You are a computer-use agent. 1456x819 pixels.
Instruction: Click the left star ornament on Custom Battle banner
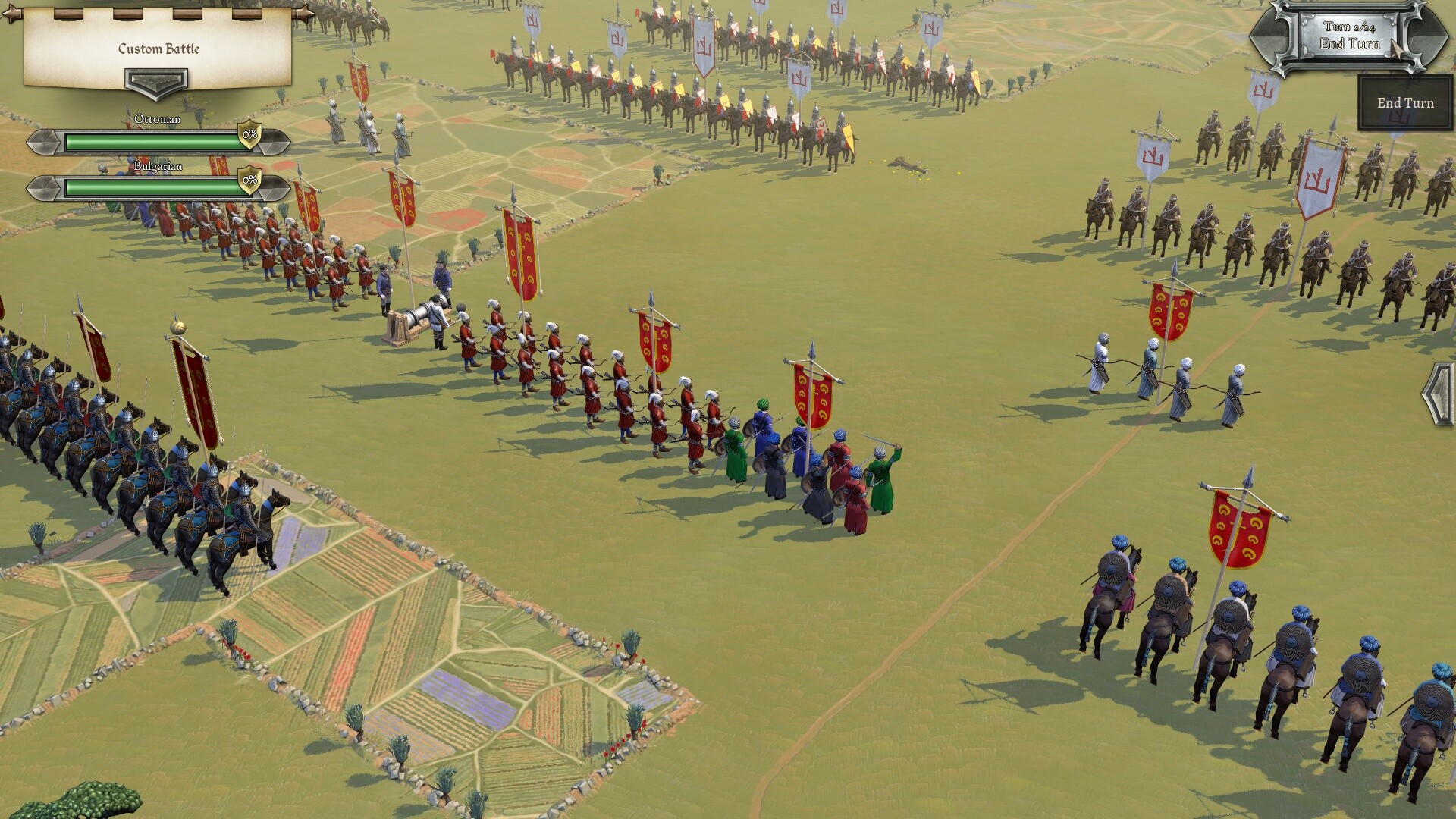coord(11,14)
